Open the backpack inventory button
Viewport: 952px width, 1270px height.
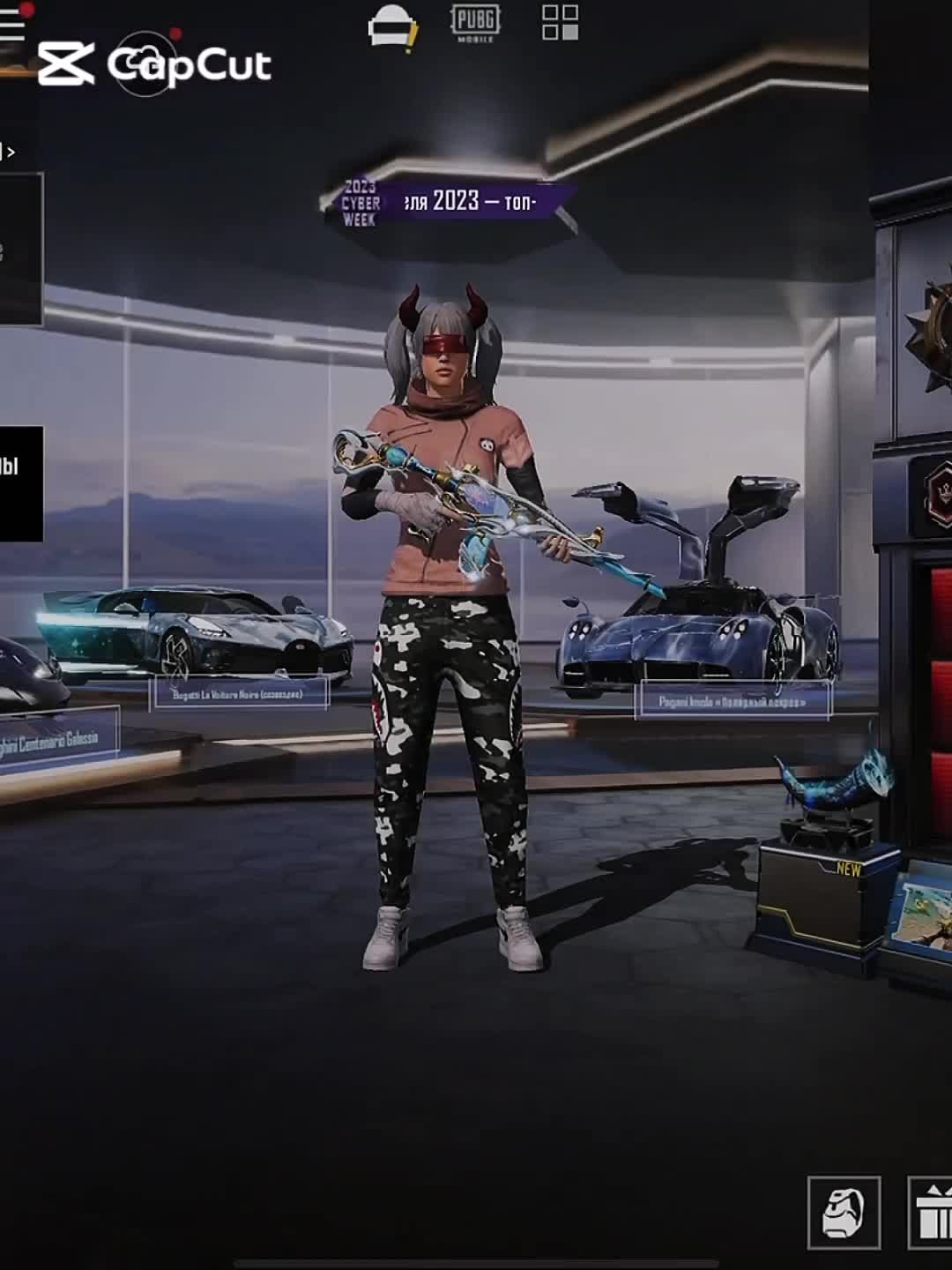click(844, 1213)
